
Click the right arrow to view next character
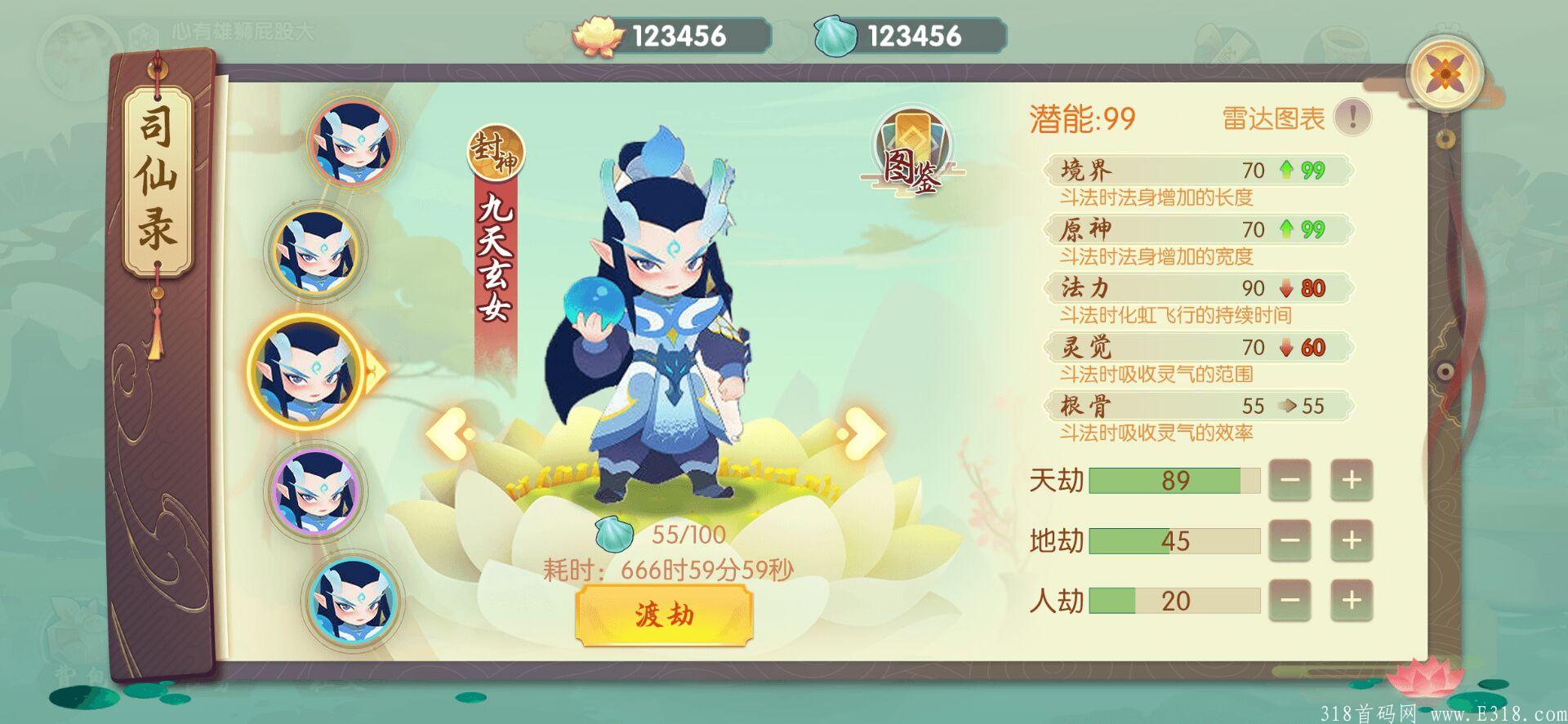[862, 436]
